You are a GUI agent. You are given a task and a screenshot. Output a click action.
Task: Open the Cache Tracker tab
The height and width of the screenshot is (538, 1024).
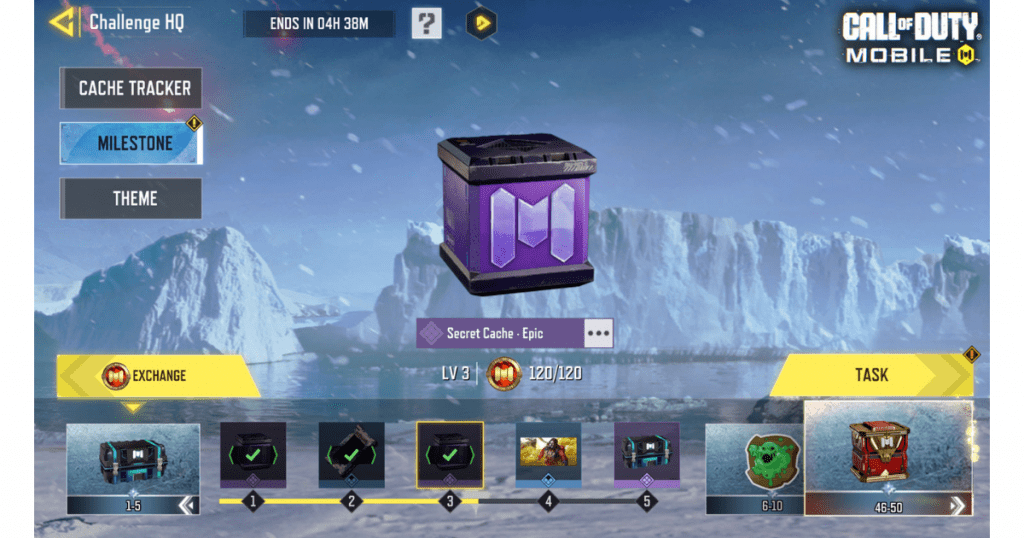click(133, 88)
